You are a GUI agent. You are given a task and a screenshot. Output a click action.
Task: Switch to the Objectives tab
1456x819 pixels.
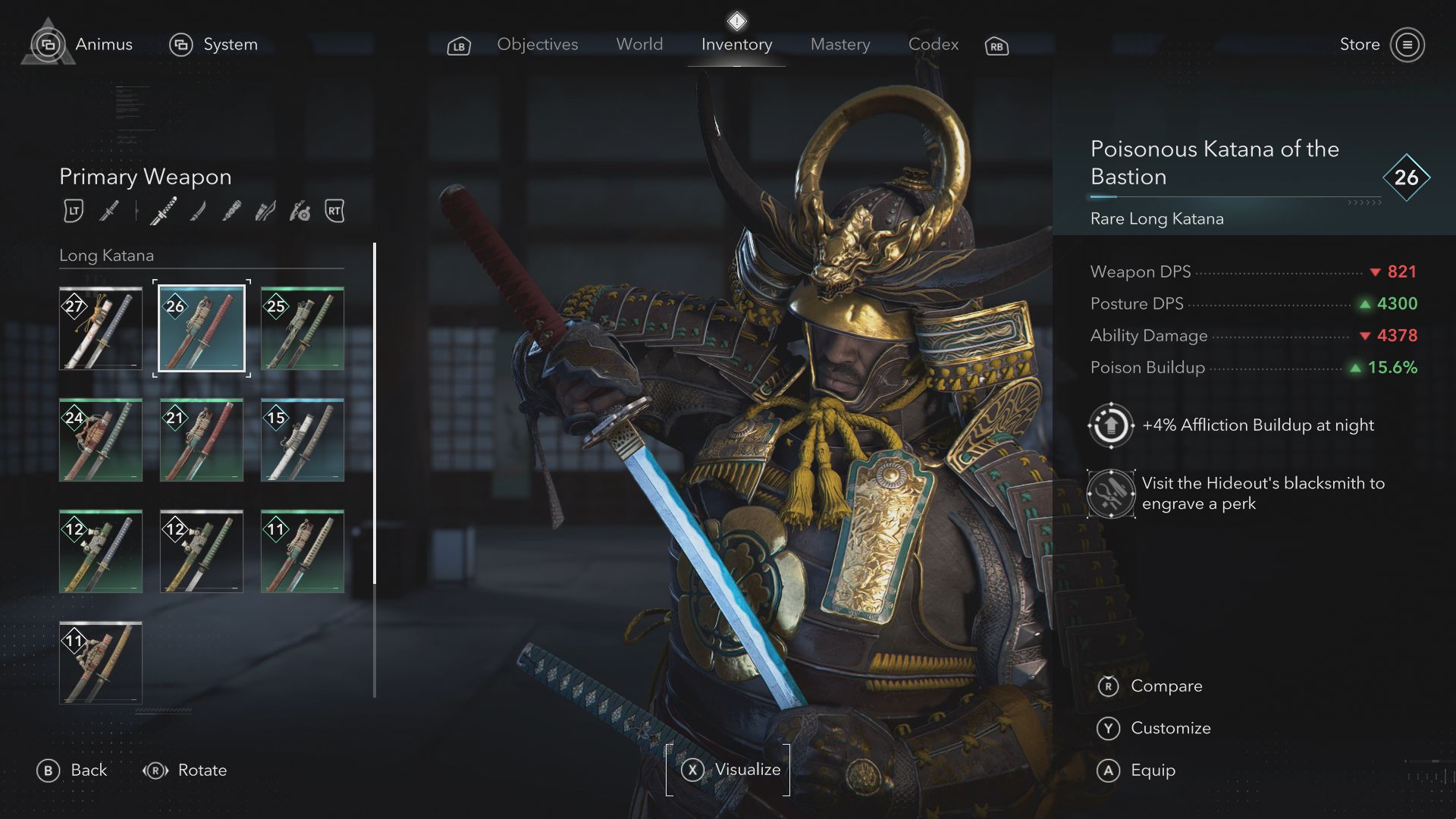(x=537, y=45)
